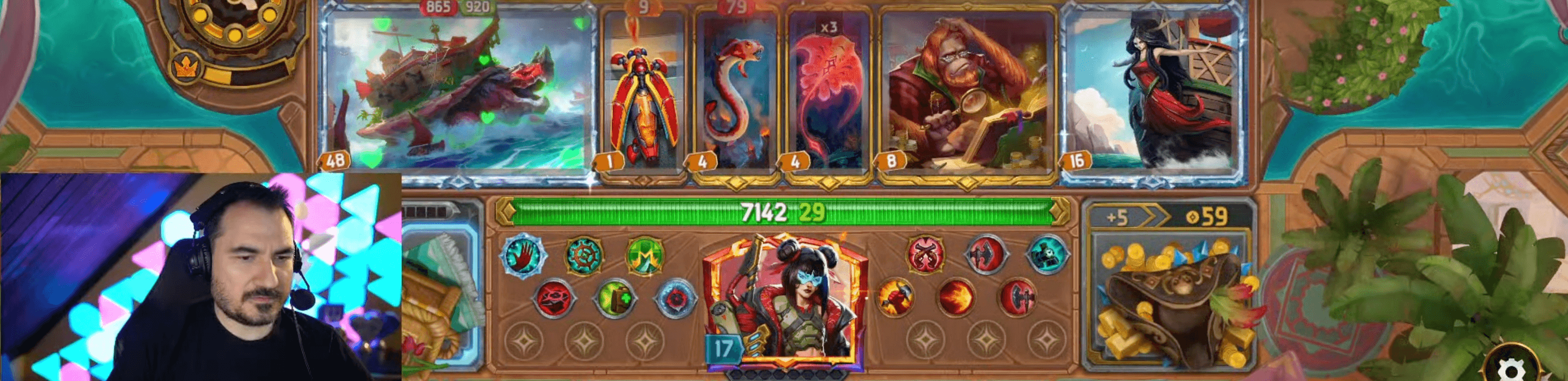Use the green medkit healing ability

click(616, 299)
